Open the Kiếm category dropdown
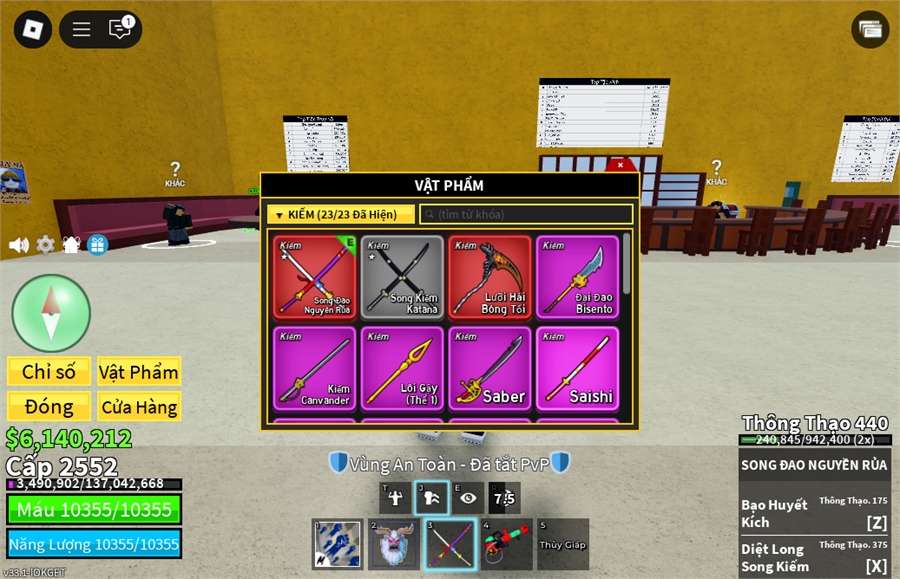 click(x=340, y=214)
